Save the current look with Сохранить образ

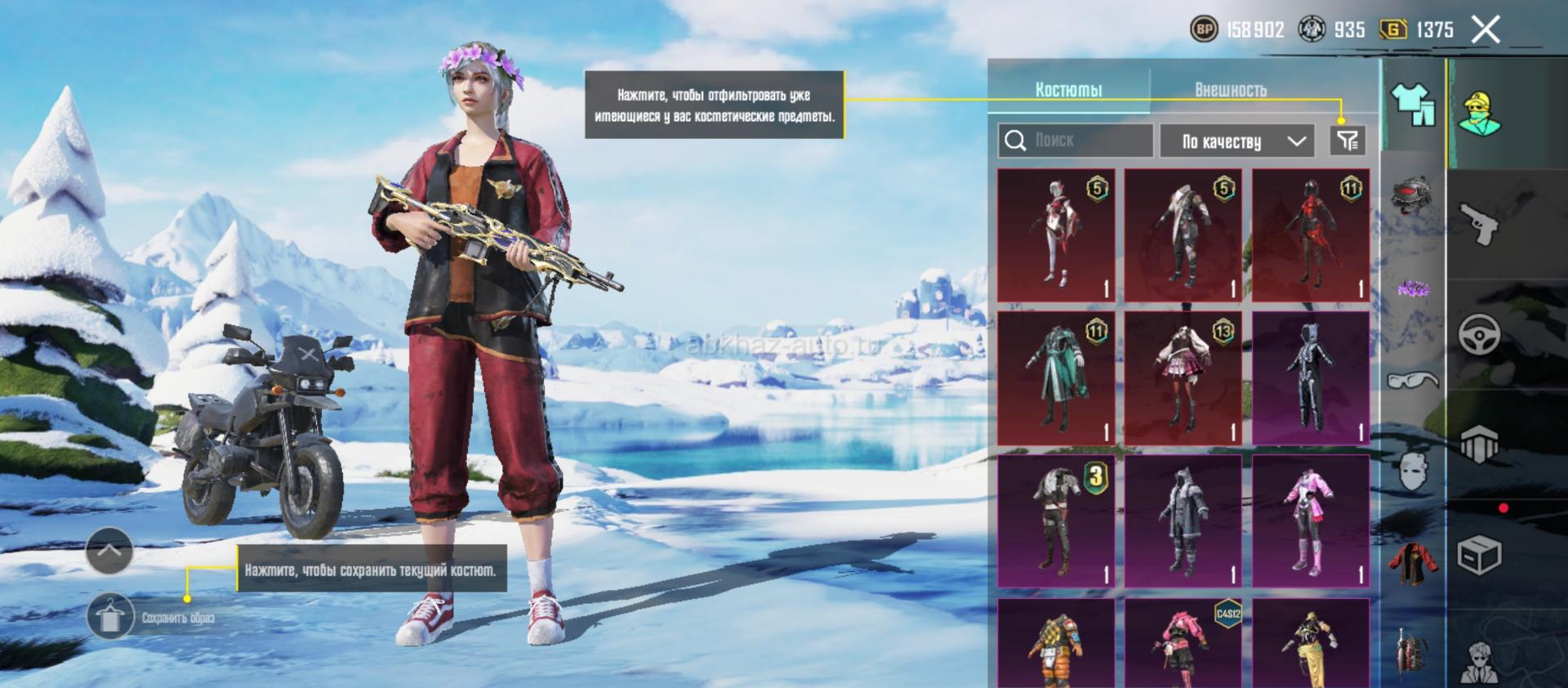click(109, 618)
